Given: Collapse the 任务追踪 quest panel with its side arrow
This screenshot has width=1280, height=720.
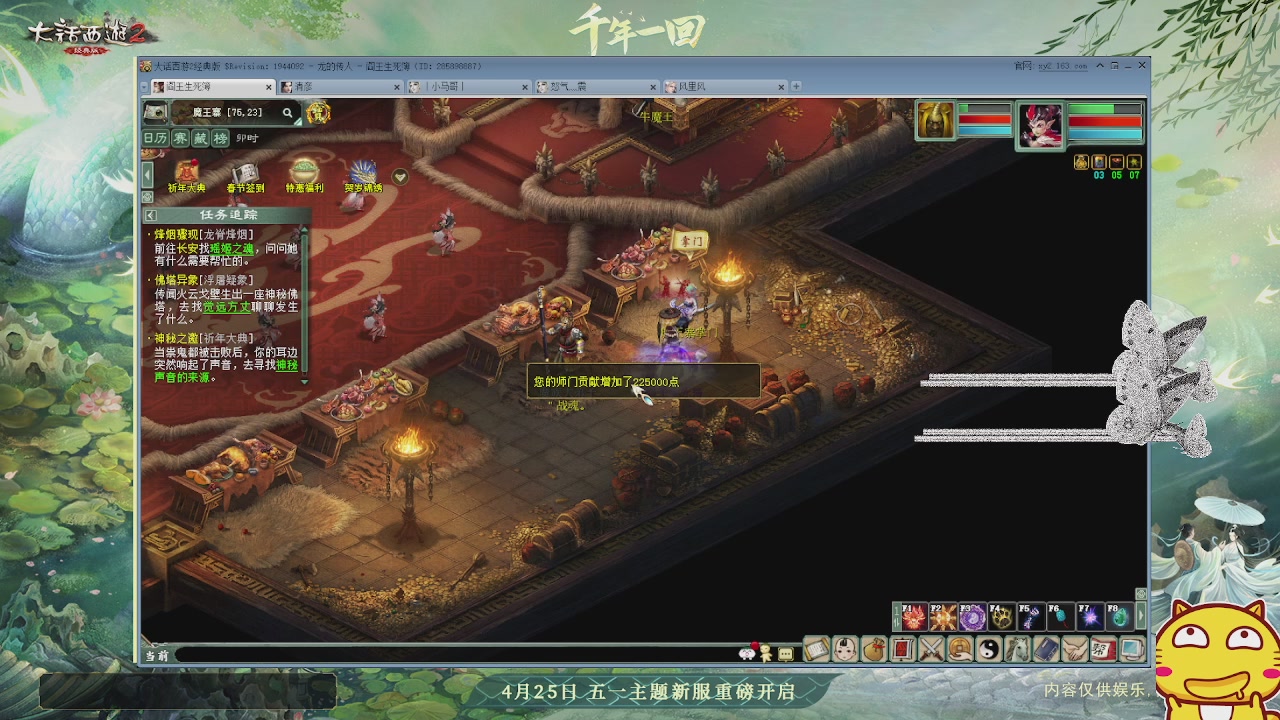Looking at the screenshot, I should click(150, 215).
